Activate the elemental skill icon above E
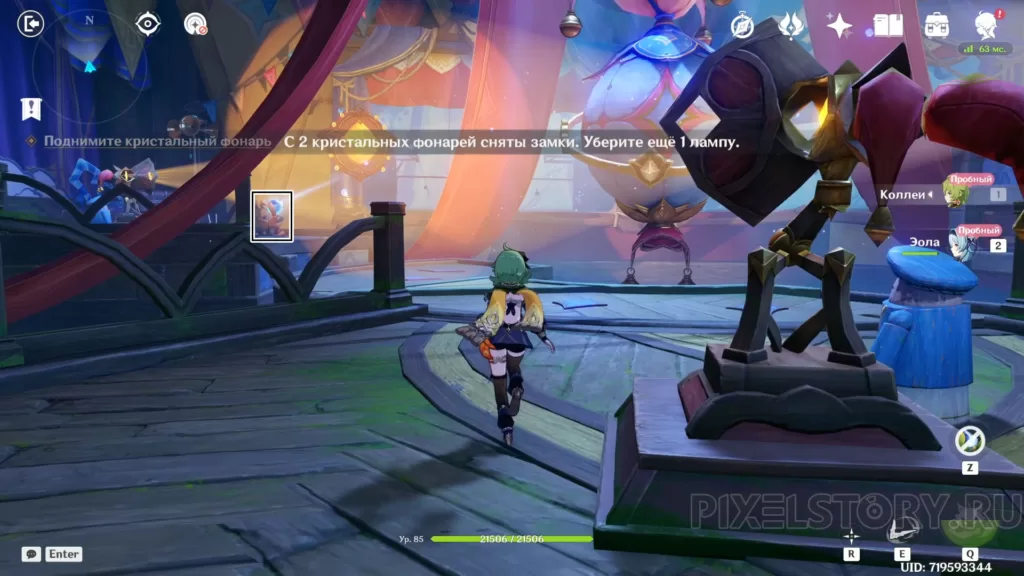The image size is (1024, 576). (x=900, y=530)
